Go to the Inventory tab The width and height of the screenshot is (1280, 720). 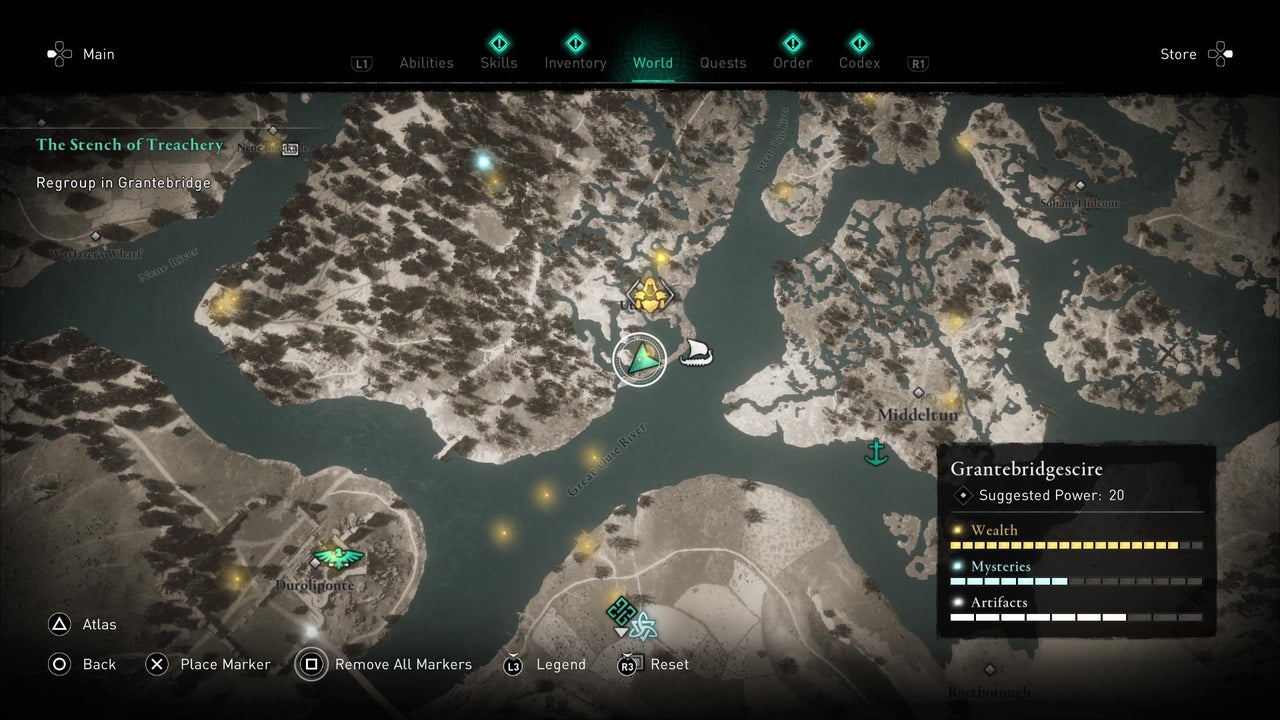pyautogui.click(x=575, y=63)
